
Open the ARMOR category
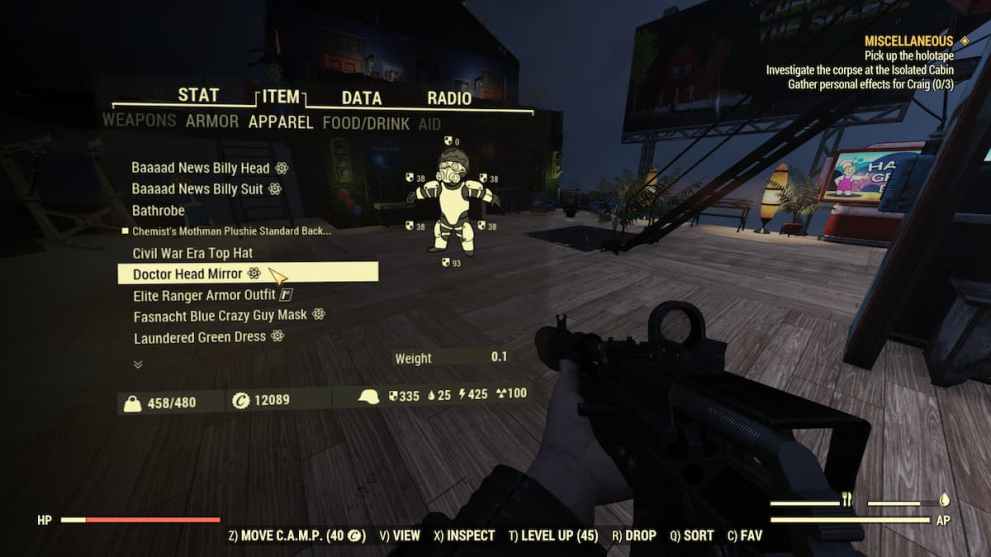(212, 122)
